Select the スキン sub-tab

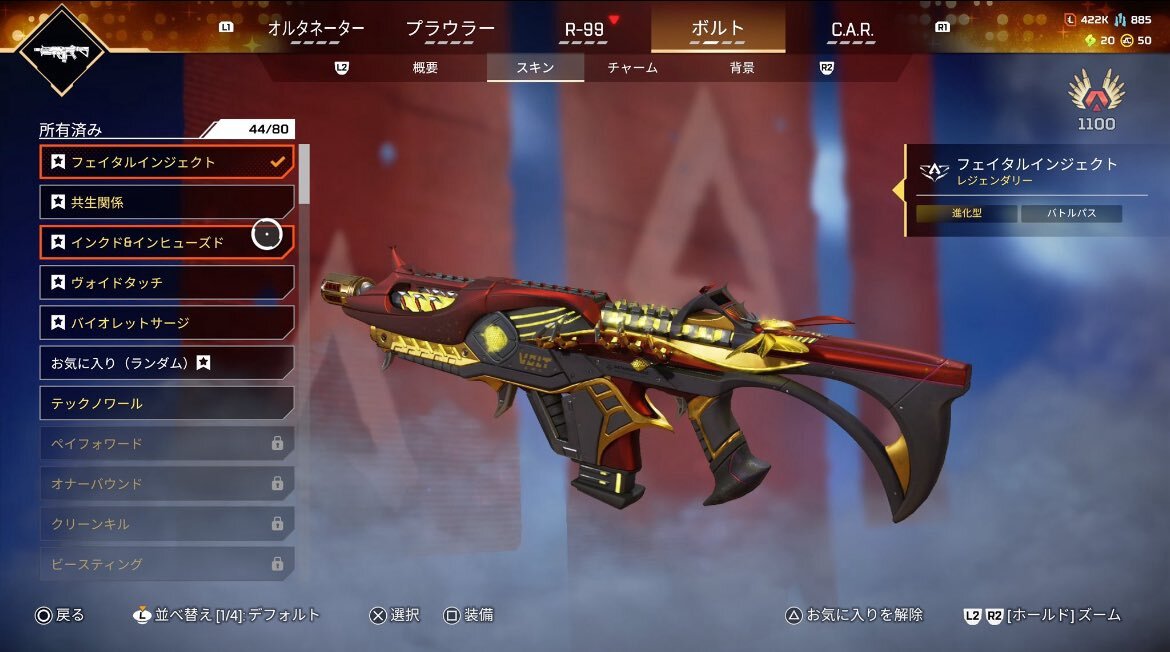(535, 68)
